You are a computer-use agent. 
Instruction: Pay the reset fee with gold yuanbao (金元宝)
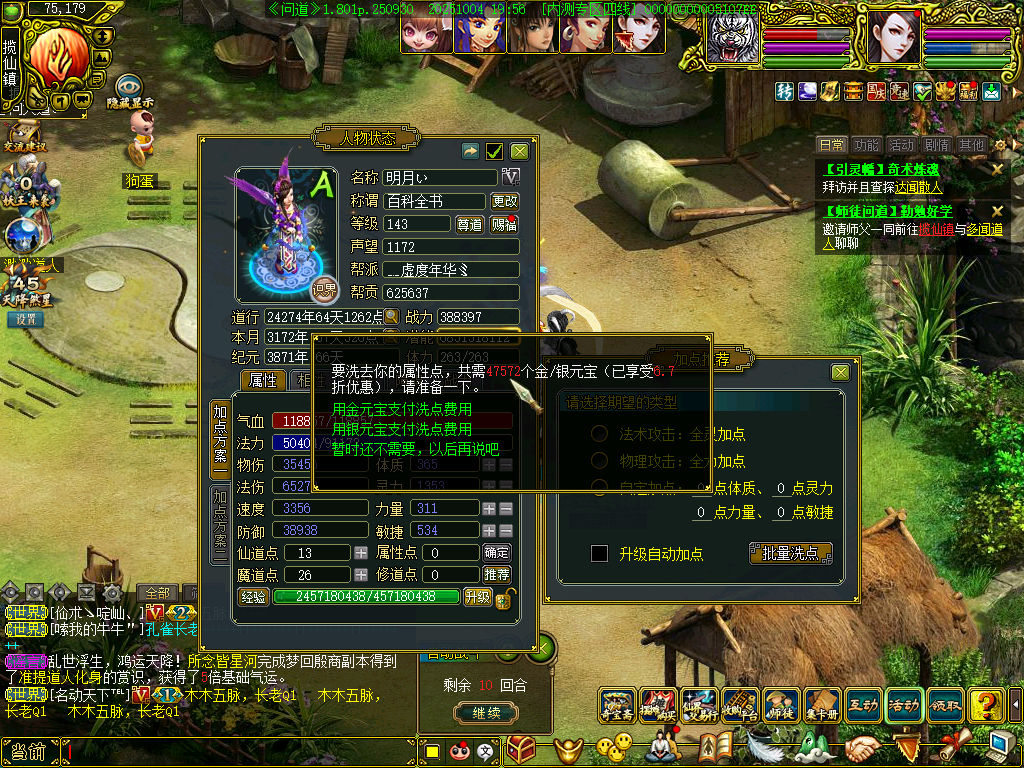(402, 410)
